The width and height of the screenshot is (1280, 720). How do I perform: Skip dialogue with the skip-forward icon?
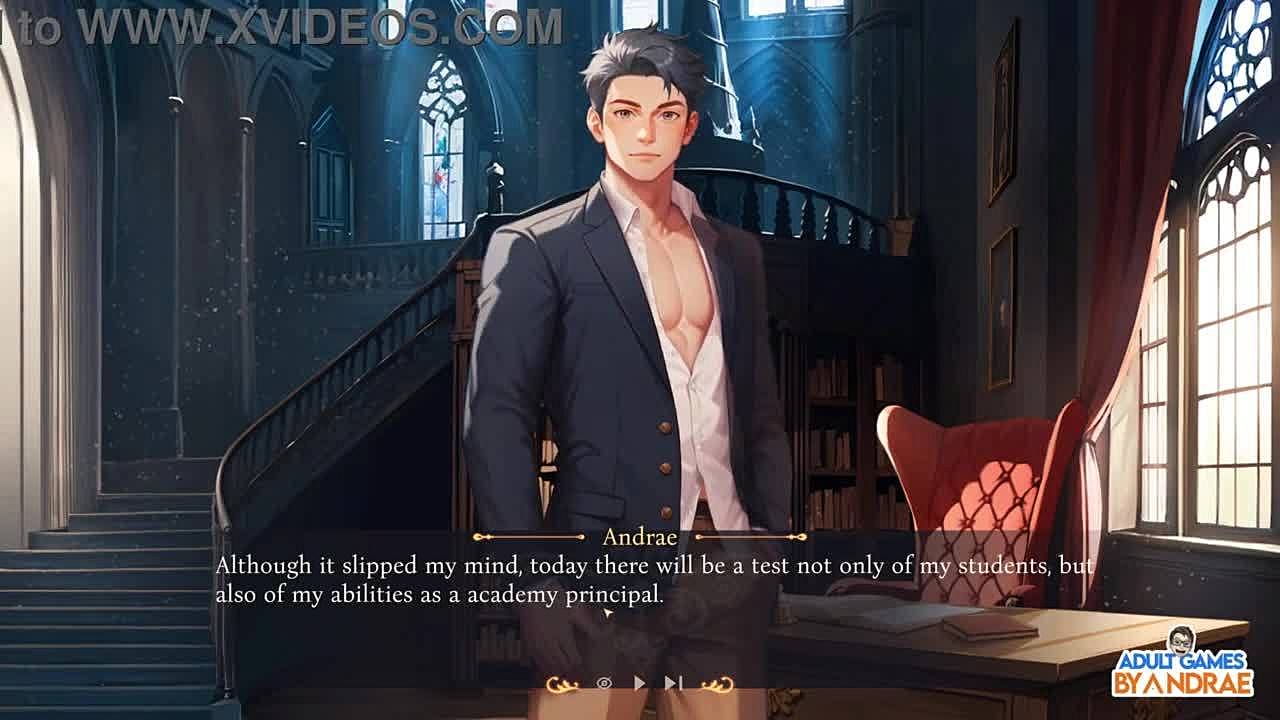click(x=674, y=683)
